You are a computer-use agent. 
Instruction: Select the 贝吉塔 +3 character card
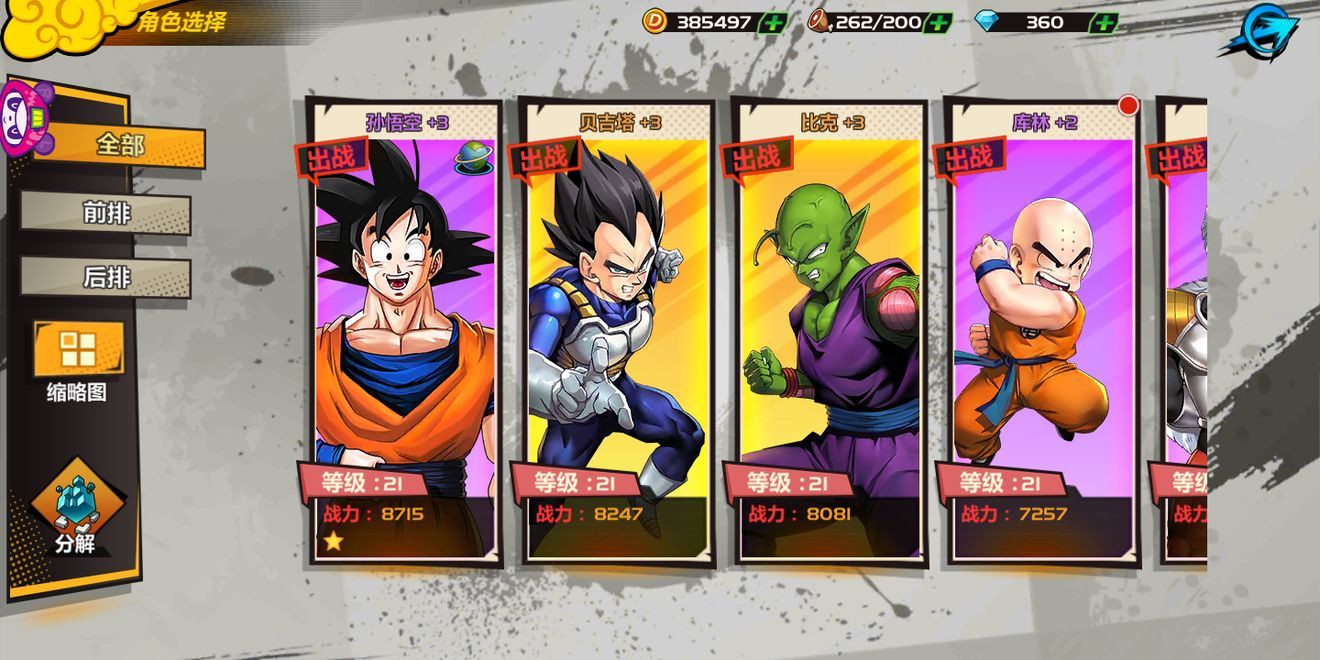tap(617, 330)
